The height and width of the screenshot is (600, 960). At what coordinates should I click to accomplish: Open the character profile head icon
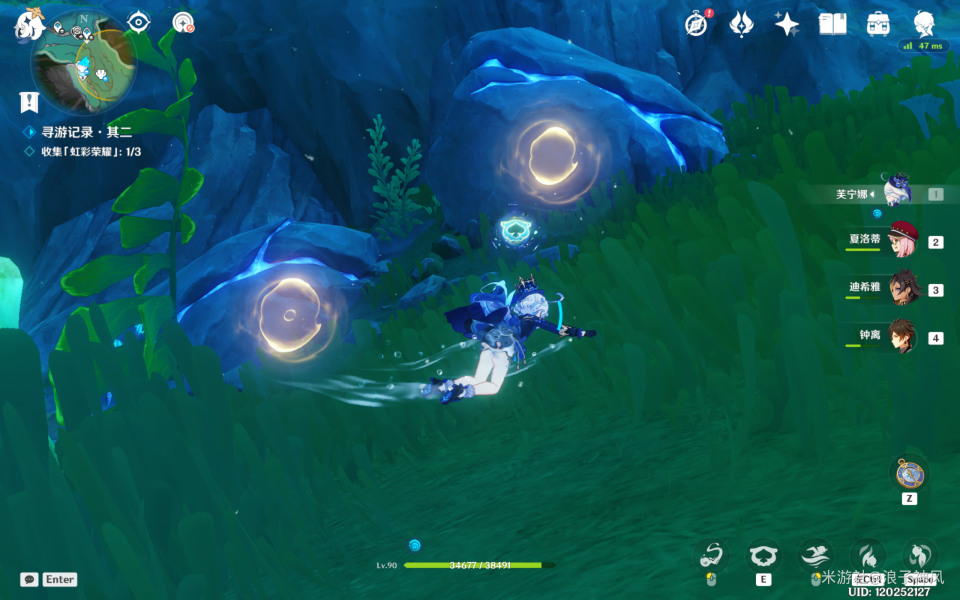[x=924, y=24]
